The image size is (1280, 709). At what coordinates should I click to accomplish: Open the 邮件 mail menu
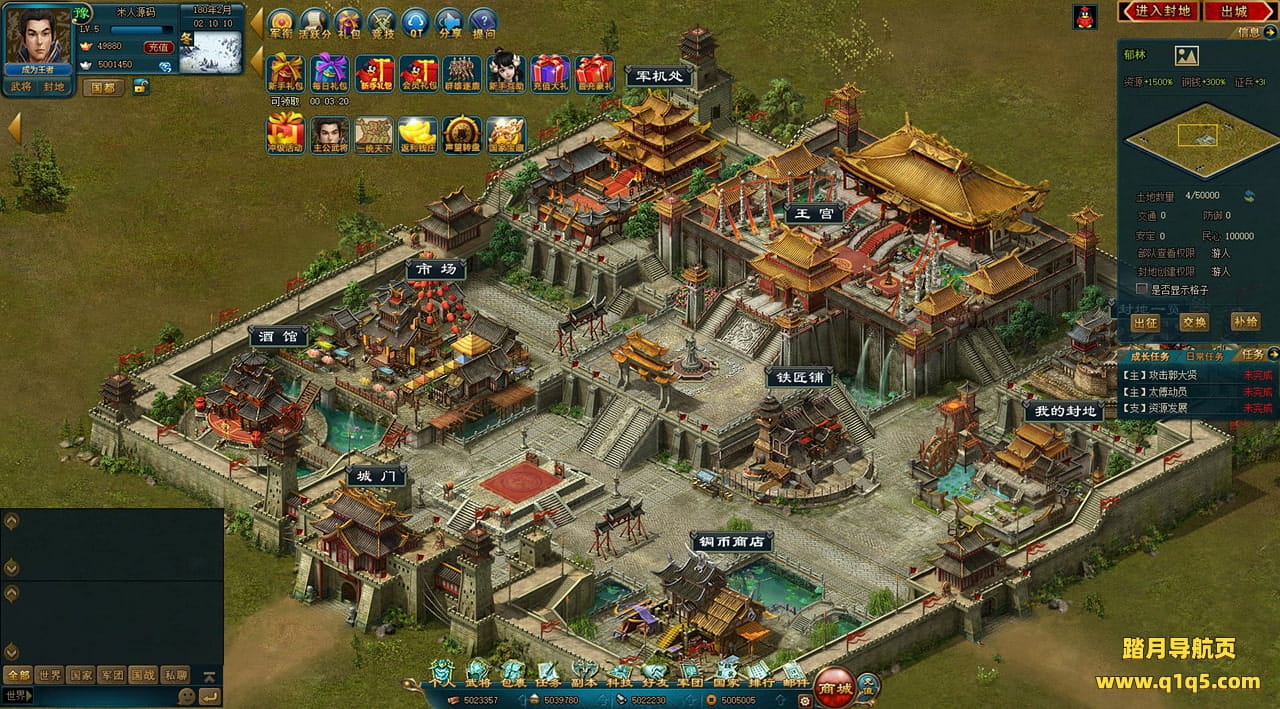pyautogui.click(x=795, y=673)
